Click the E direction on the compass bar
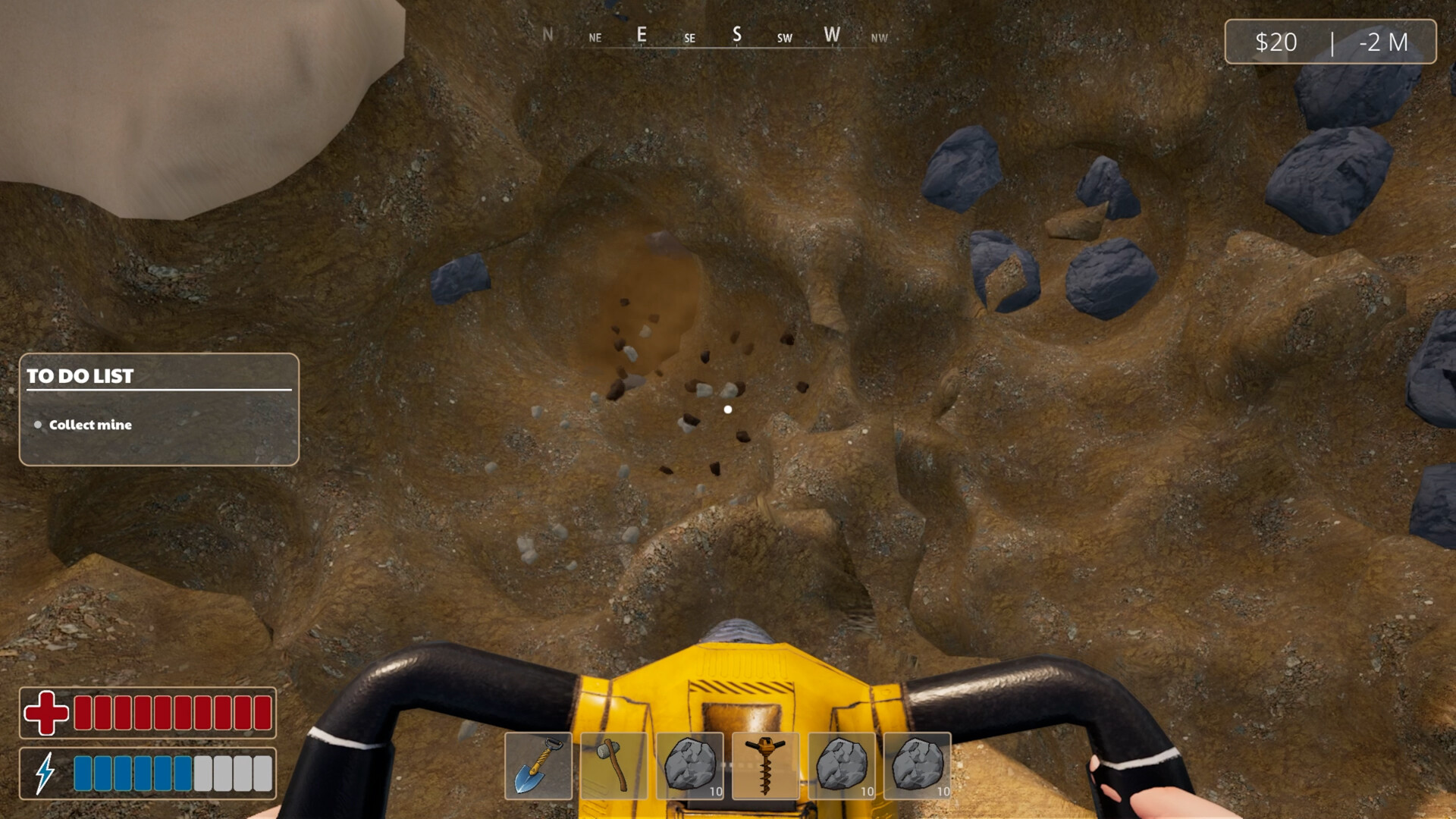Image resolution: width=1456 pixels, height=819 pixels. pos(642,34)
